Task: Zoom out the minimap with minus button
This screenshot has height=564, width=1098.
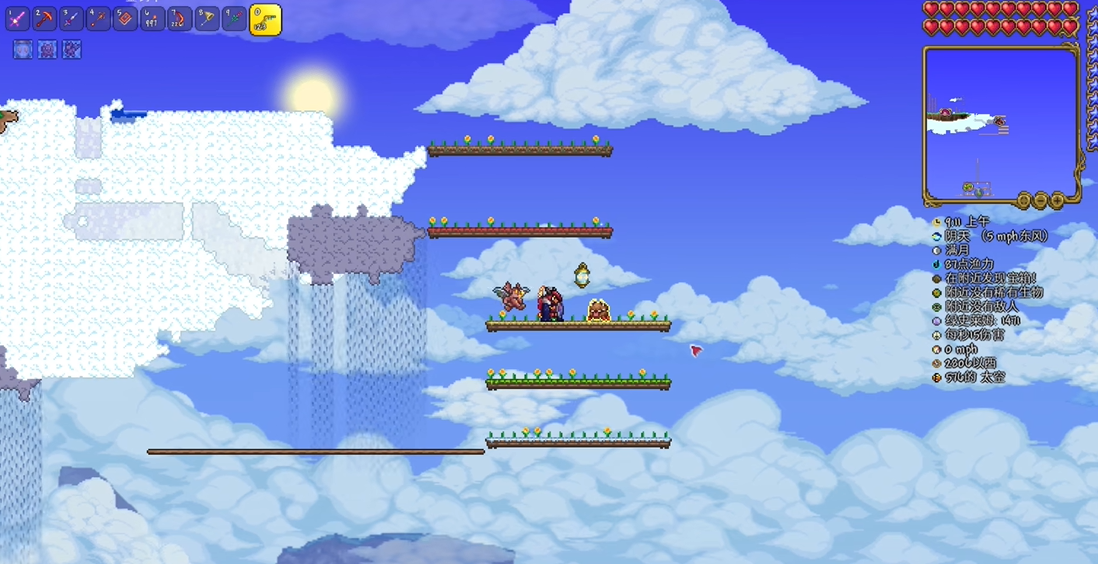Action: (1040, 201)
